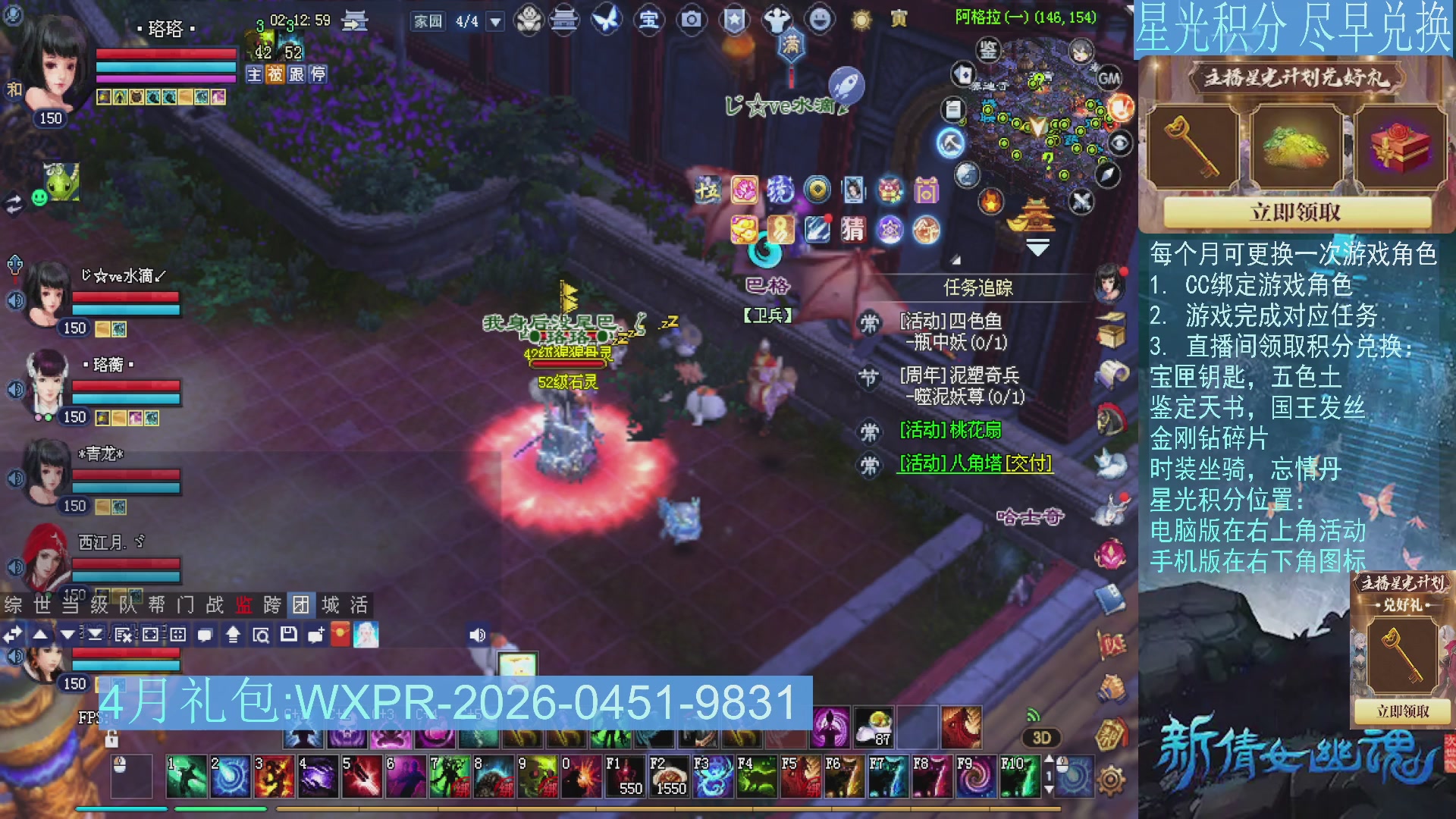Click the butterfly icon in the top toolbar

tap(606, 20)
